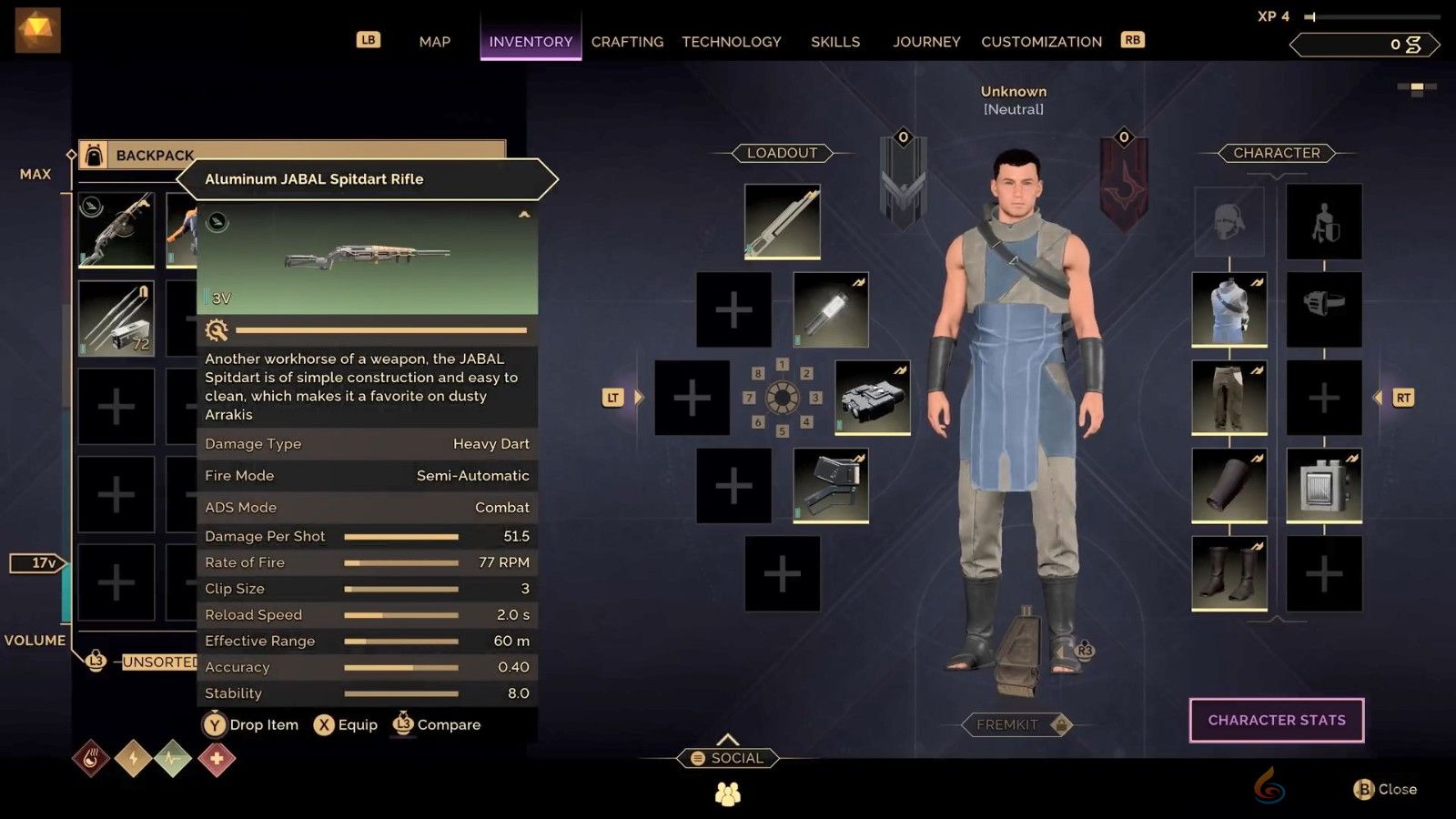Choose the blade weapon at top of loadout
This screenshot has width=1456, height=819.
click(782, 221)
